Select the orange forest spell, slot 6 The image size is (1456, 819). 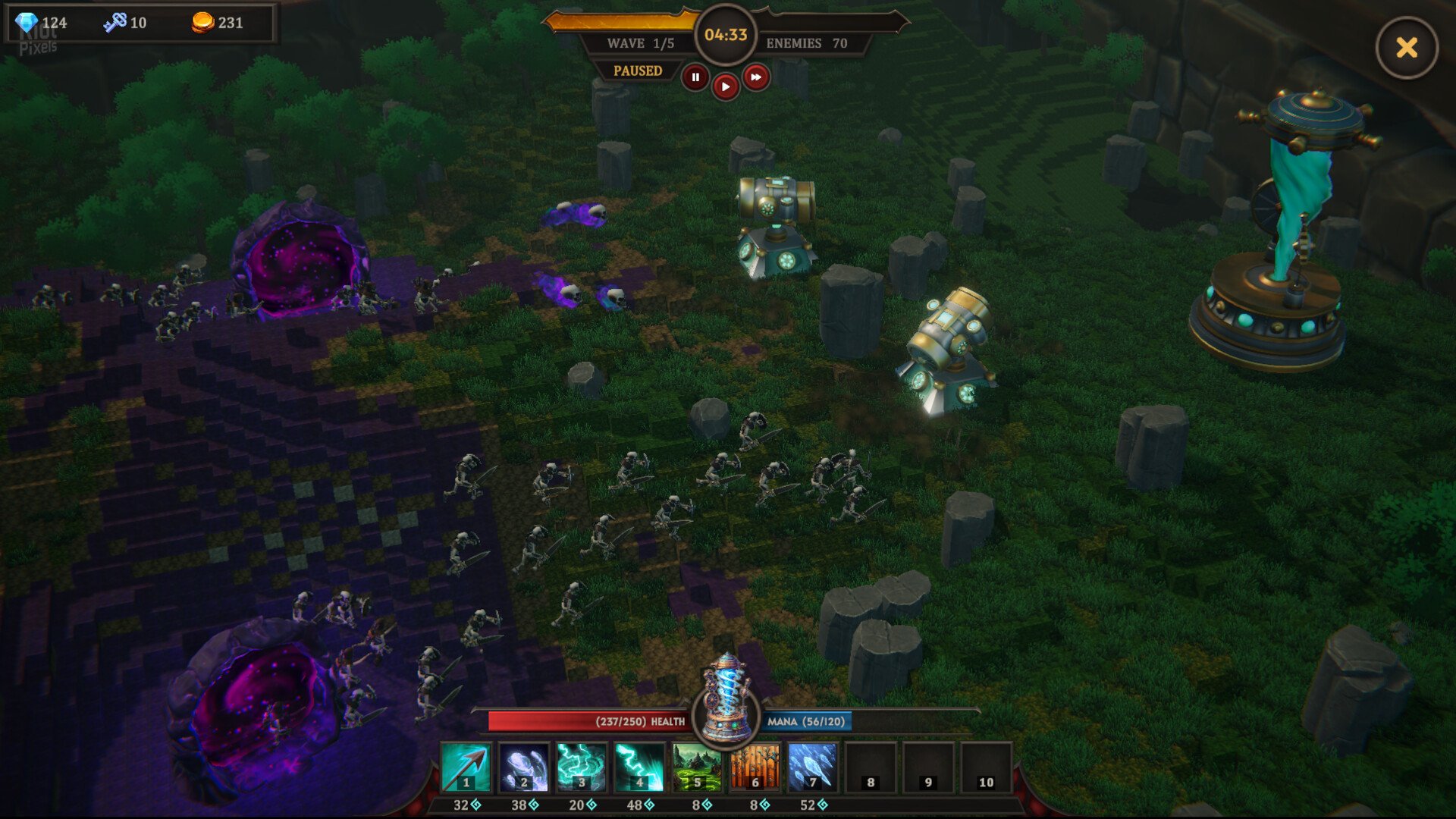(755, 767)
